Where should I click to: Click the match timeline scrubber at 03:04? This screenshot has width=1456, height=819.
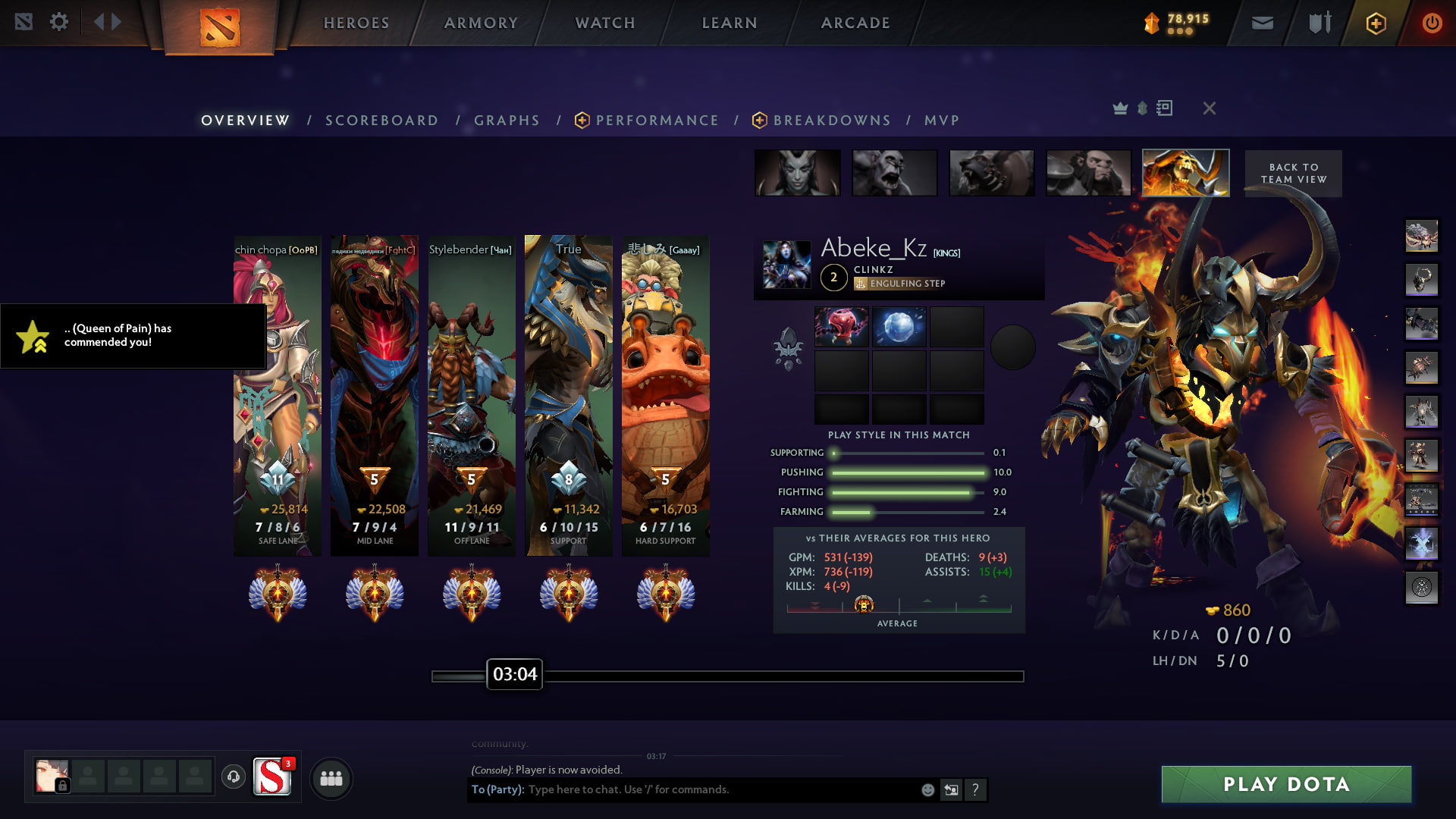click(x=515, y=674)
